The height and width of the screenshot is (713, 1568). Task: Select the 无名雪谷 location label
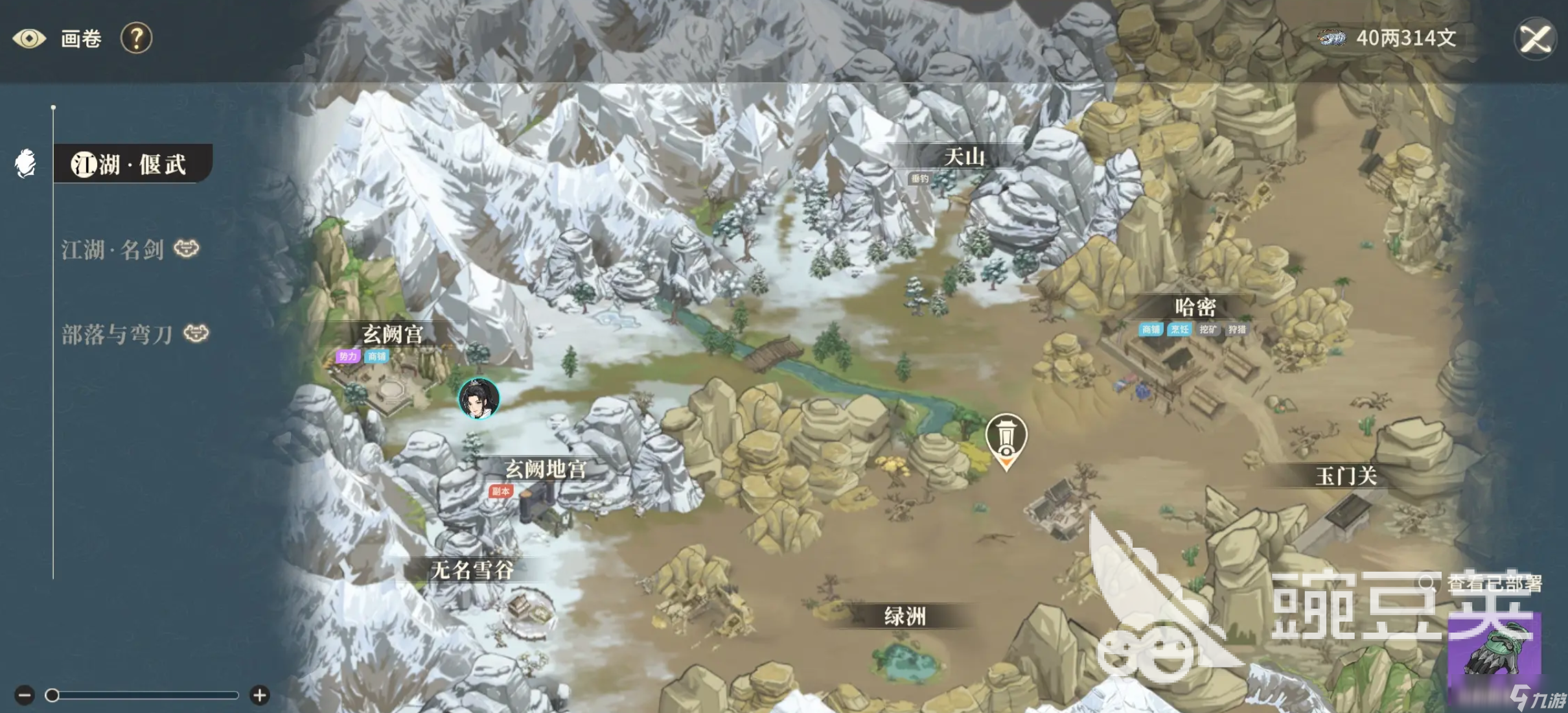tap(472, 570)
